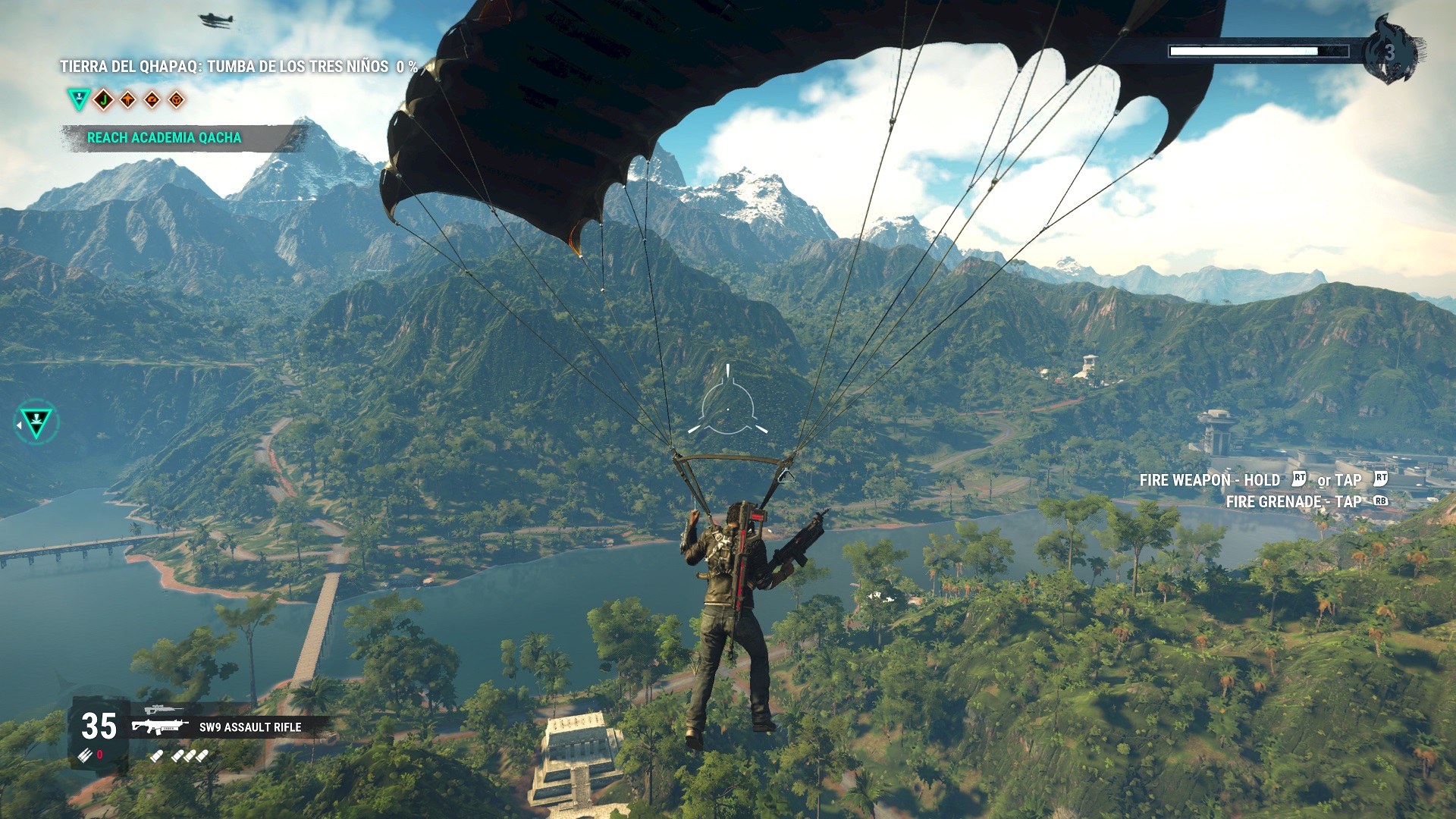This screenshot has width=1456, height=819.
Task: Select the orange speedometer challenge diamond icon
Action: click(152, 99)
